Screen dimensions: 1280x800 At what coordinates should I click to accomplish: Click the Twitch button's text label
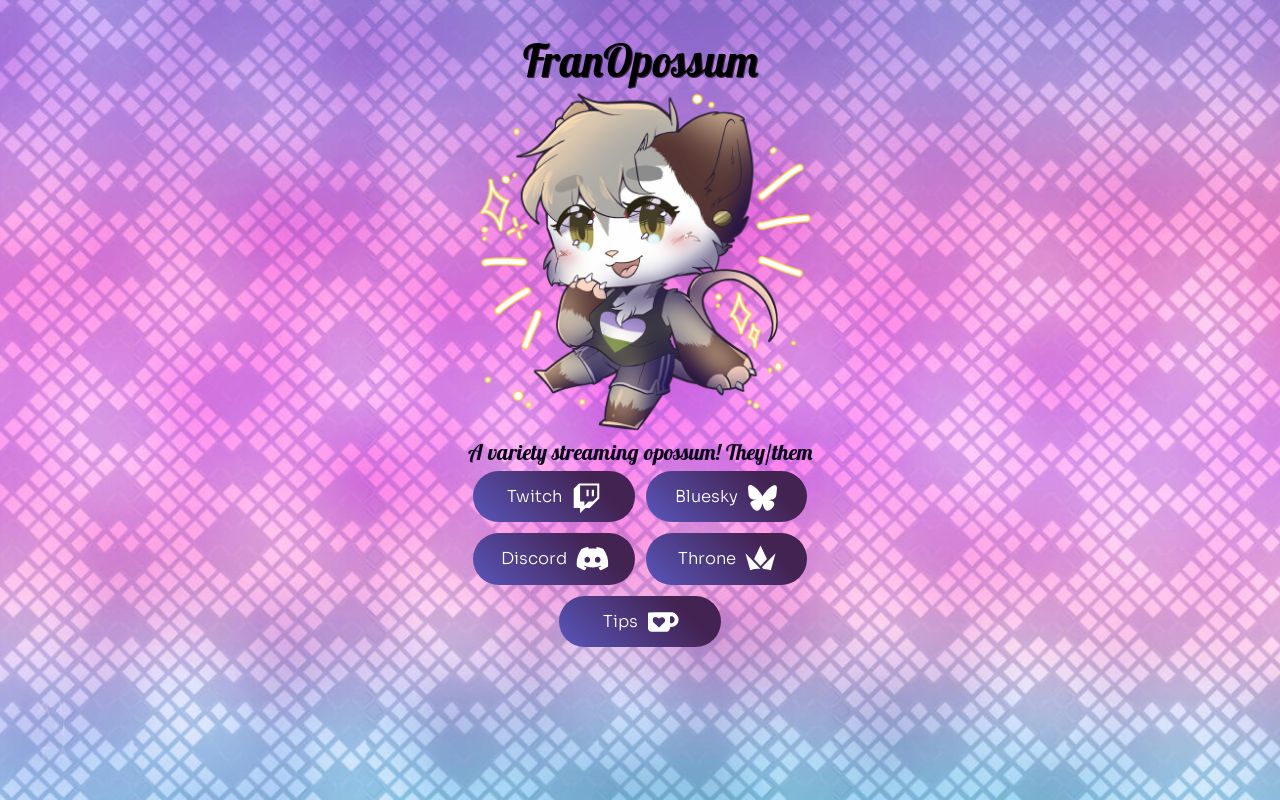[x=534, y=496]
